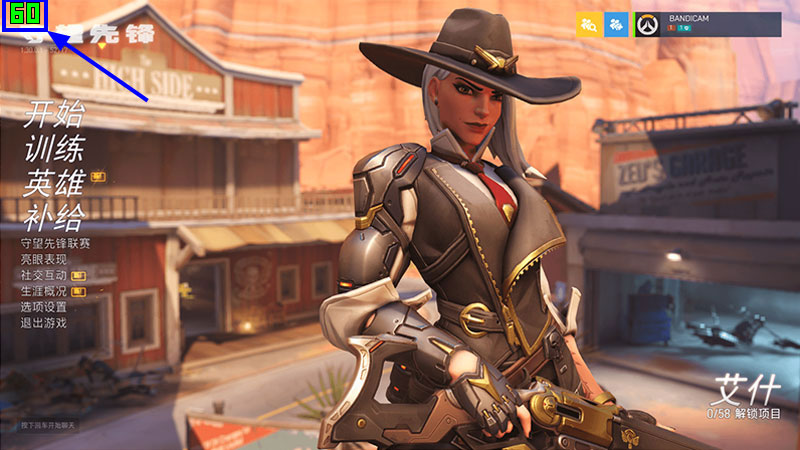Open 生涯概况 career profile
Viewport: 800px width, 450px height.
point(43,291)
